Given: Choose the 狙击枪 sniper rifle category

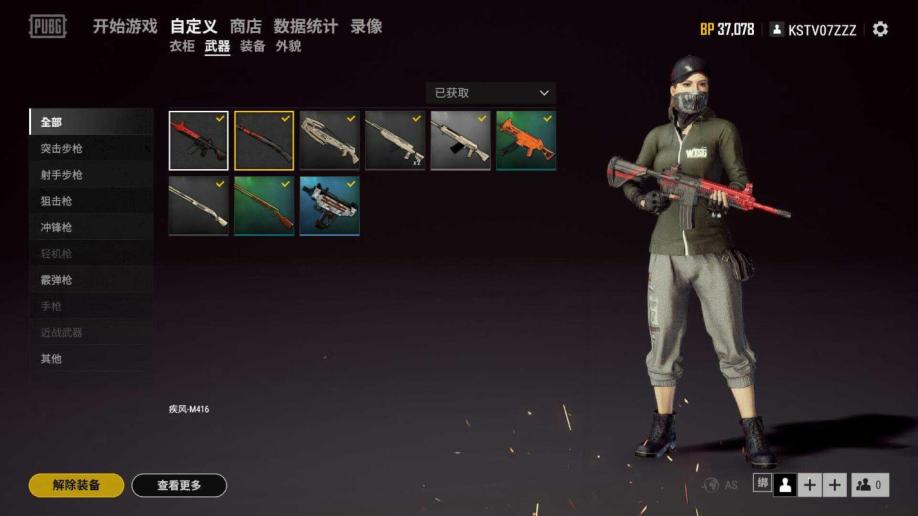Looking at the screenshot, I should tap(56, 201).
